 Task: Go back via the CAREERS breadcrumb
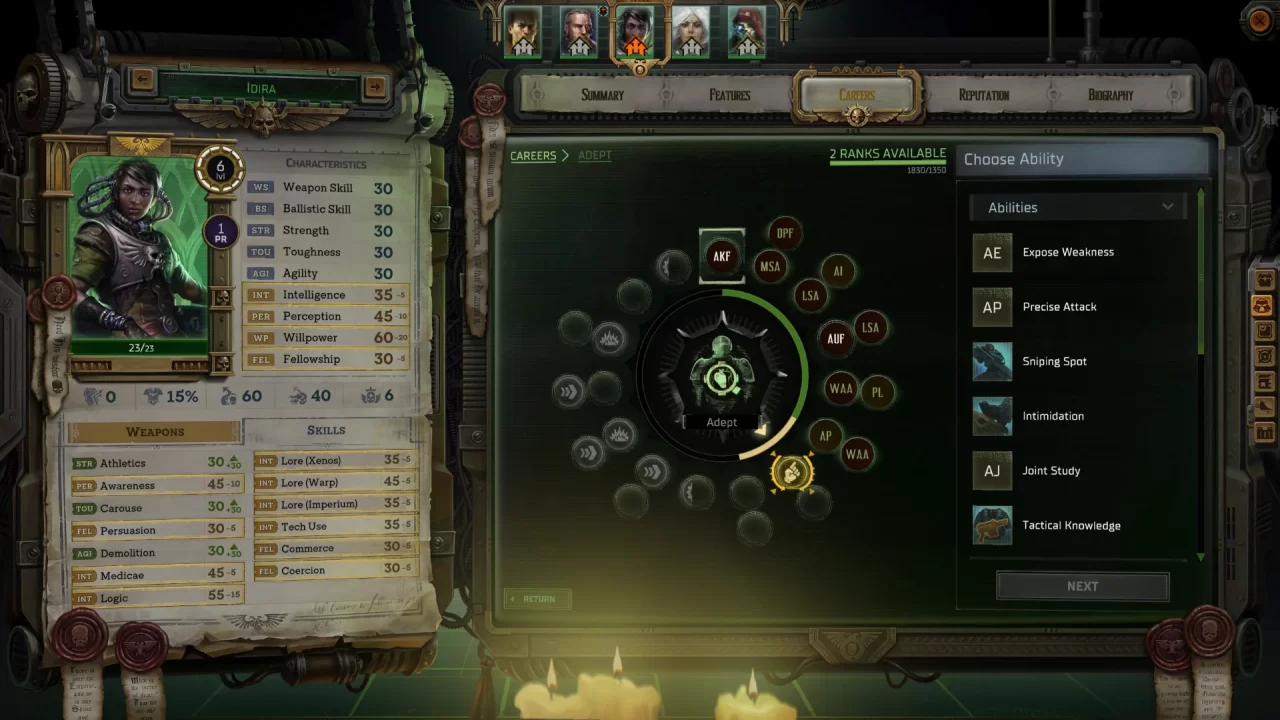533,155
